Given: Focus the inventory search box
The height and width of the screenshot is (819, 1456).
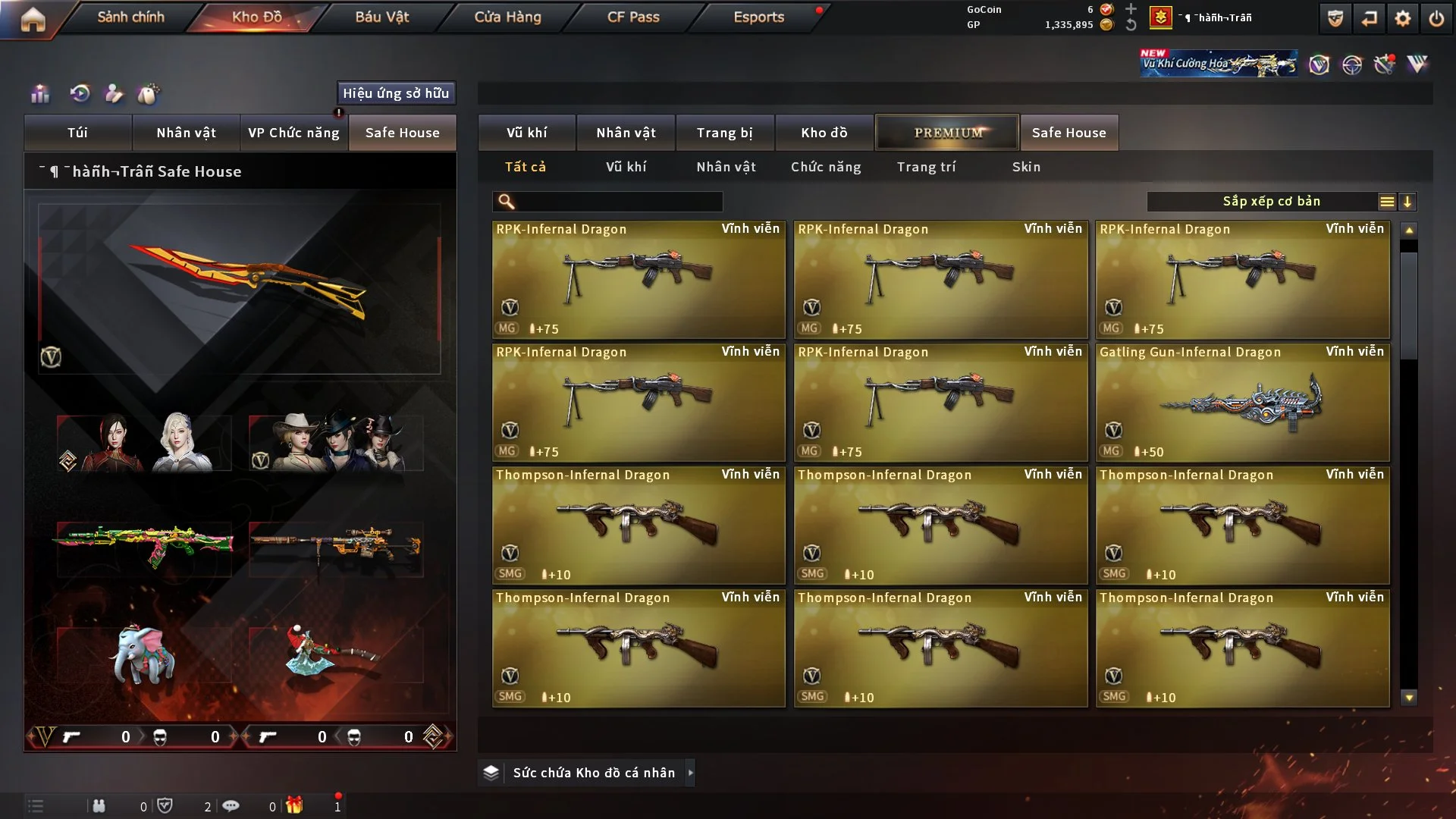Looking at the screenshot, I should (618, 202).
